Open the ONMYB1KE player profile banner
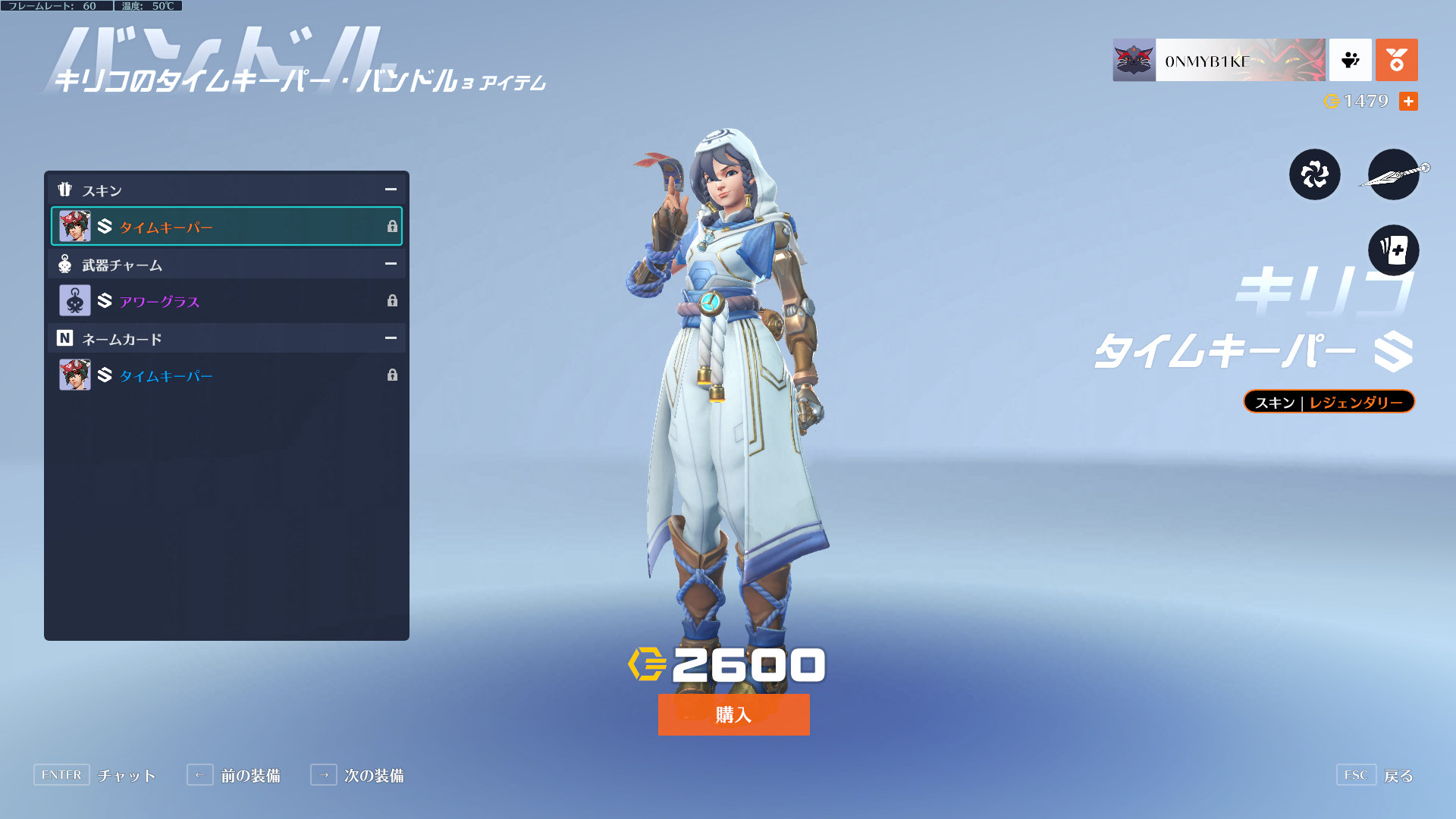1456x819 pixels. click(x=1219, y=60)
